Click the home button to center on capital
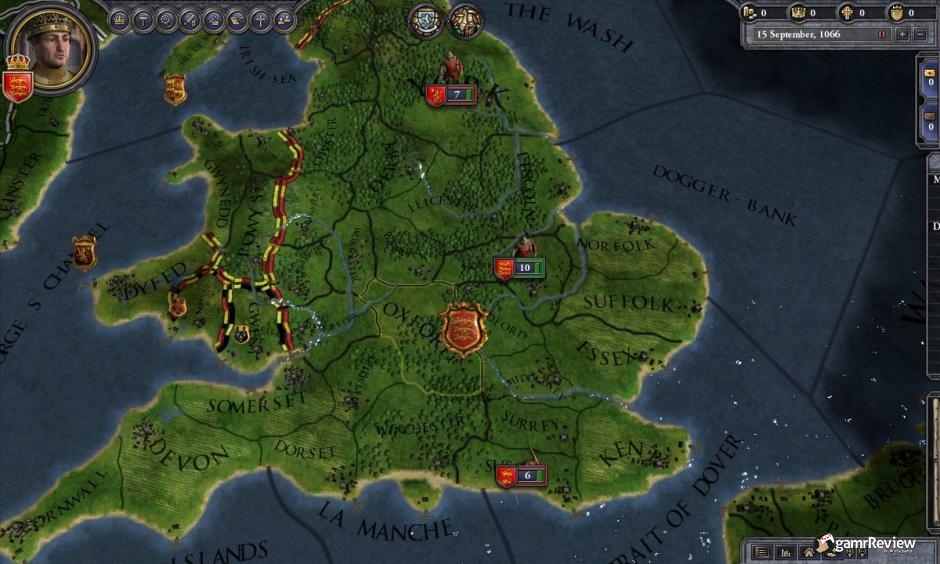Screen dimensions: 940x564 tap(808, 551)
